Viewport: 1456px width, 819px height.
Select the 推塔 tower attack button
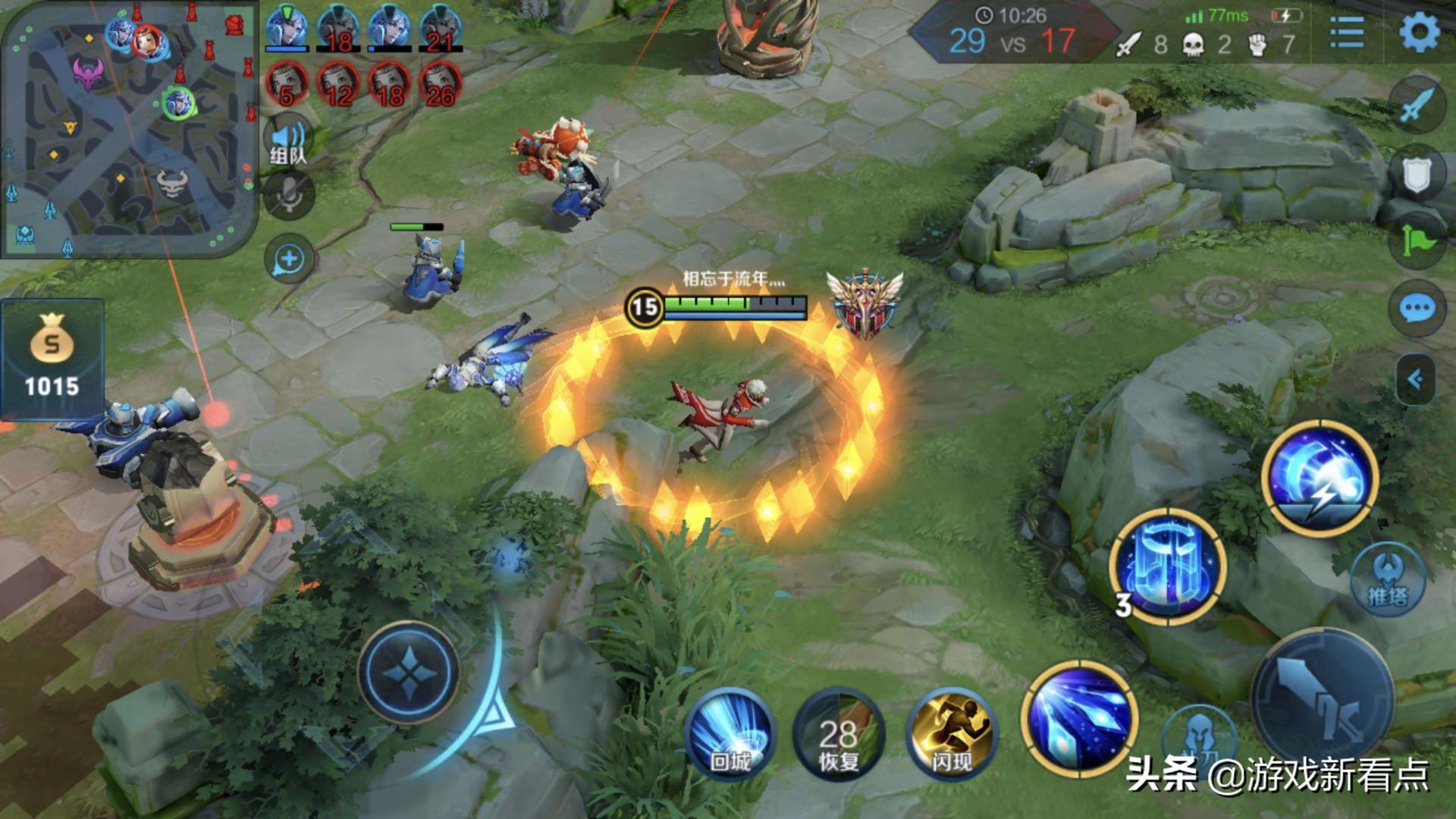pyautogui.click(x=1387, y=580)
